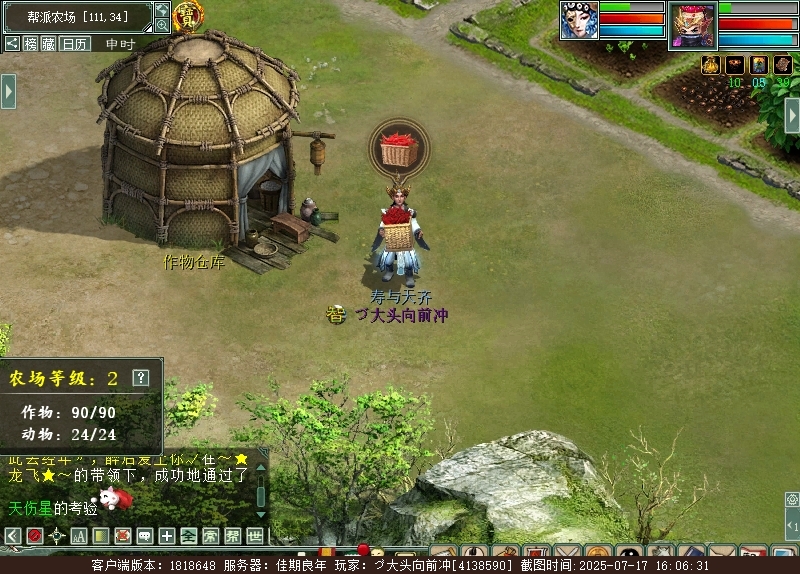The width and height of the screenshot is (800, 574).
Task: Select the opera-mask pet portrait
Action: click(x=579, y=20)
